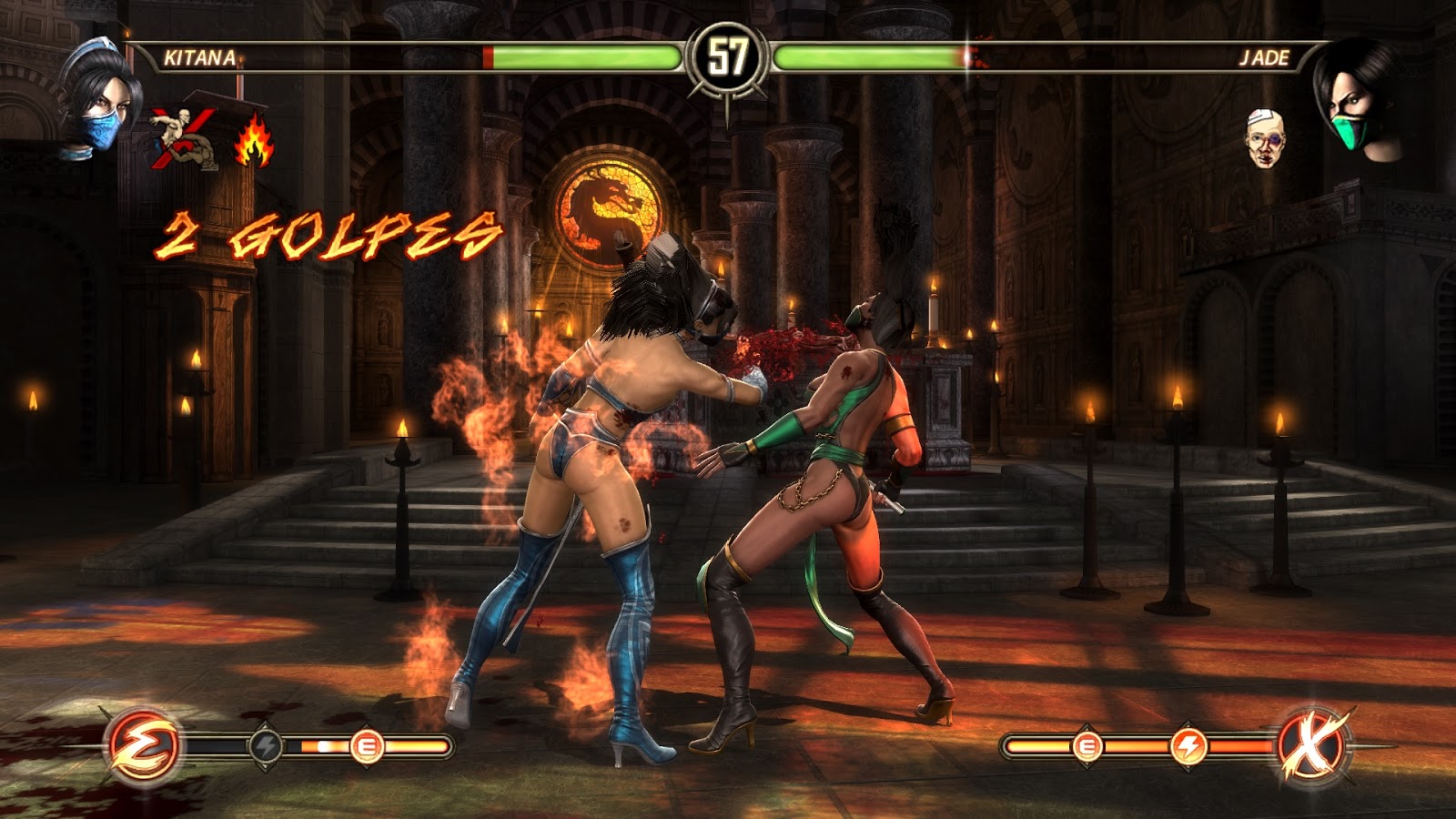Click the E segment marker on Jade's meter
Screen dimensions: 1456x819
coord(1086,744)
